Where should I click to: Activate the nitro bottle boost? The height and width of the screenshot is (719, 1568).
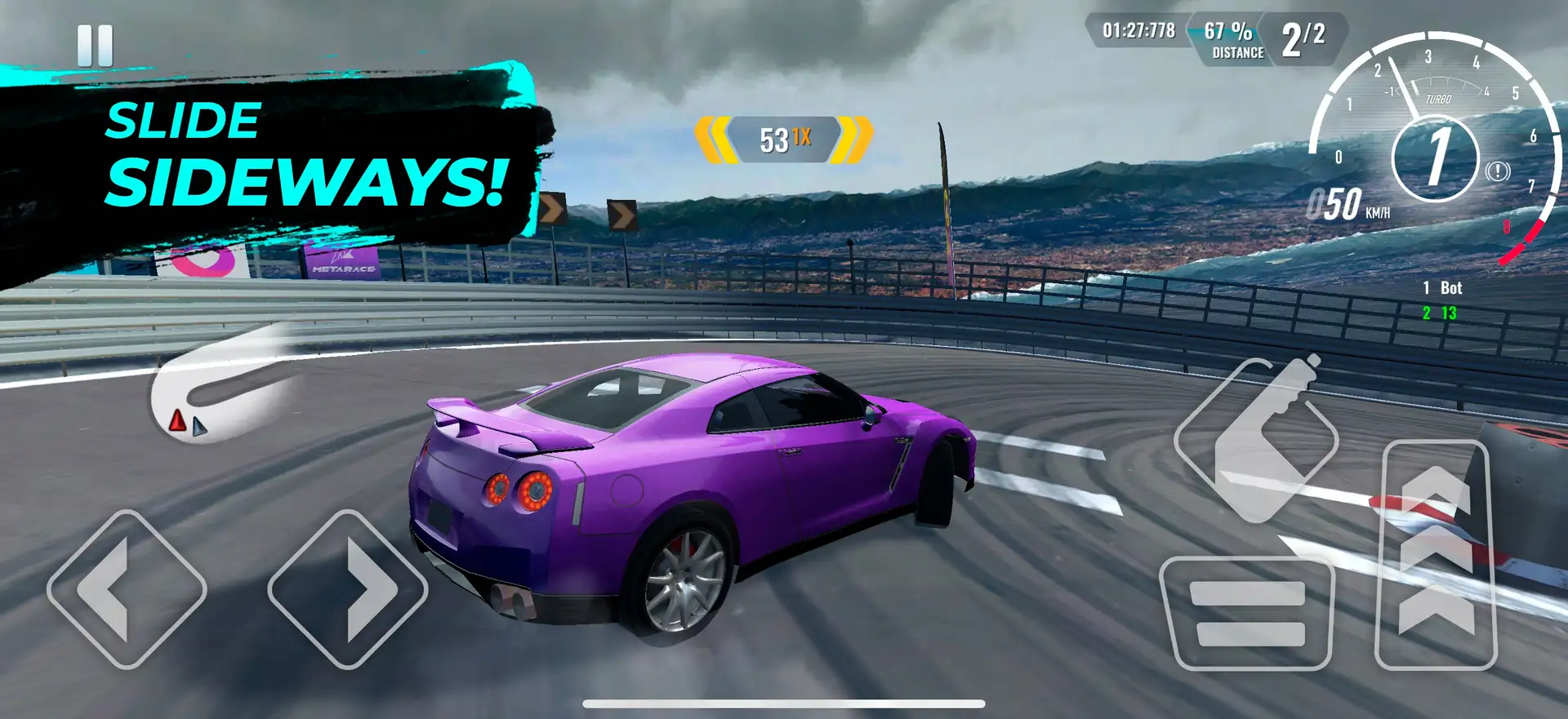1256,440
